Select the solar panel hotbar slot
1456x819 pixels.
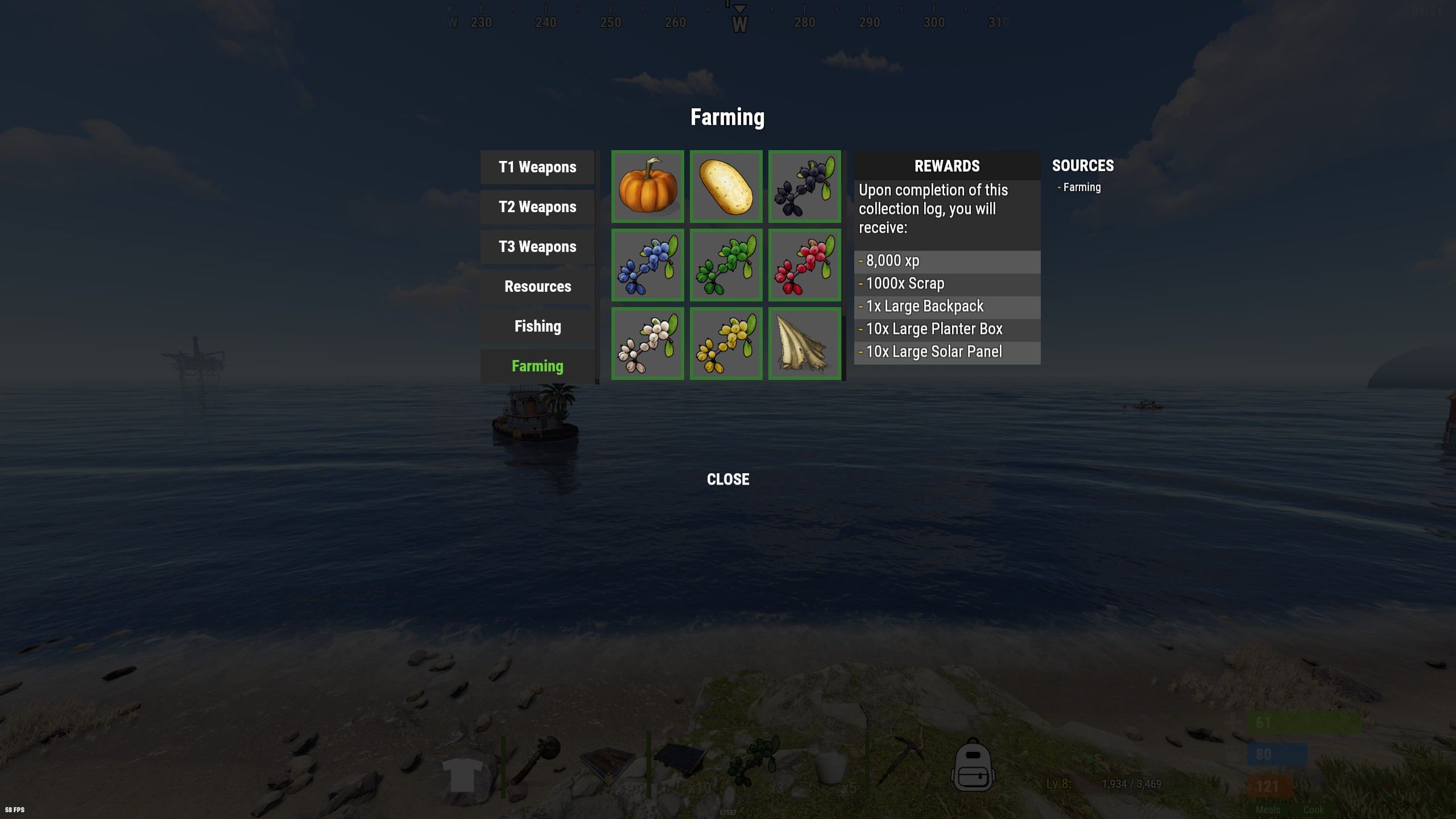point(681,761)
